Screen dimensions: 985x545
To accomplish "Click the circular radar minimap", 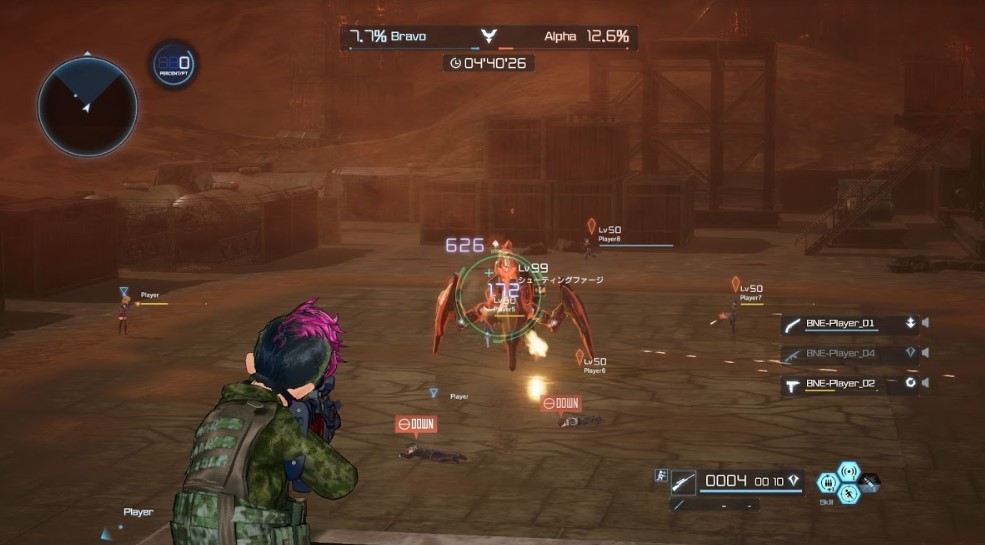I will (87, 106).
